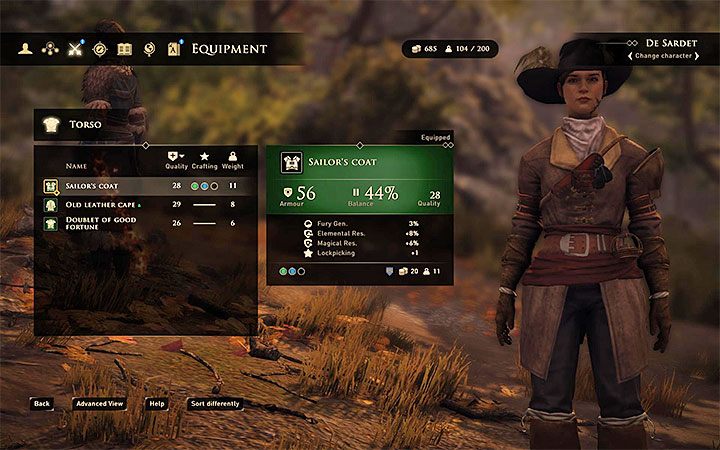The image size is (720, 450).
Task: Sort the list by Quality column
Action: pos(176,160)
